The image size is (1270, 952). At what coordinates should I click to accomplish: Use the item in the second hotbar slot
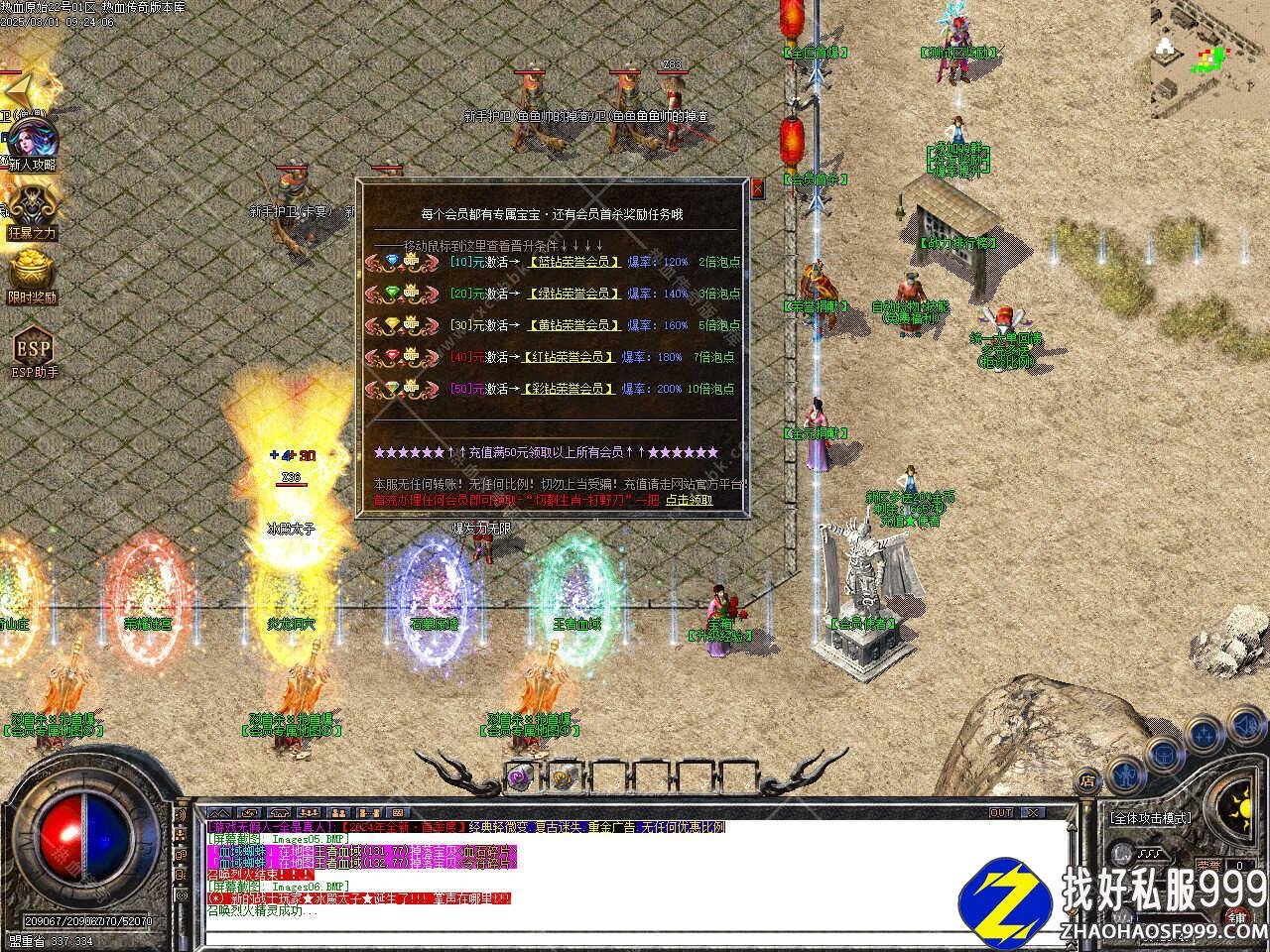(563, 778)
